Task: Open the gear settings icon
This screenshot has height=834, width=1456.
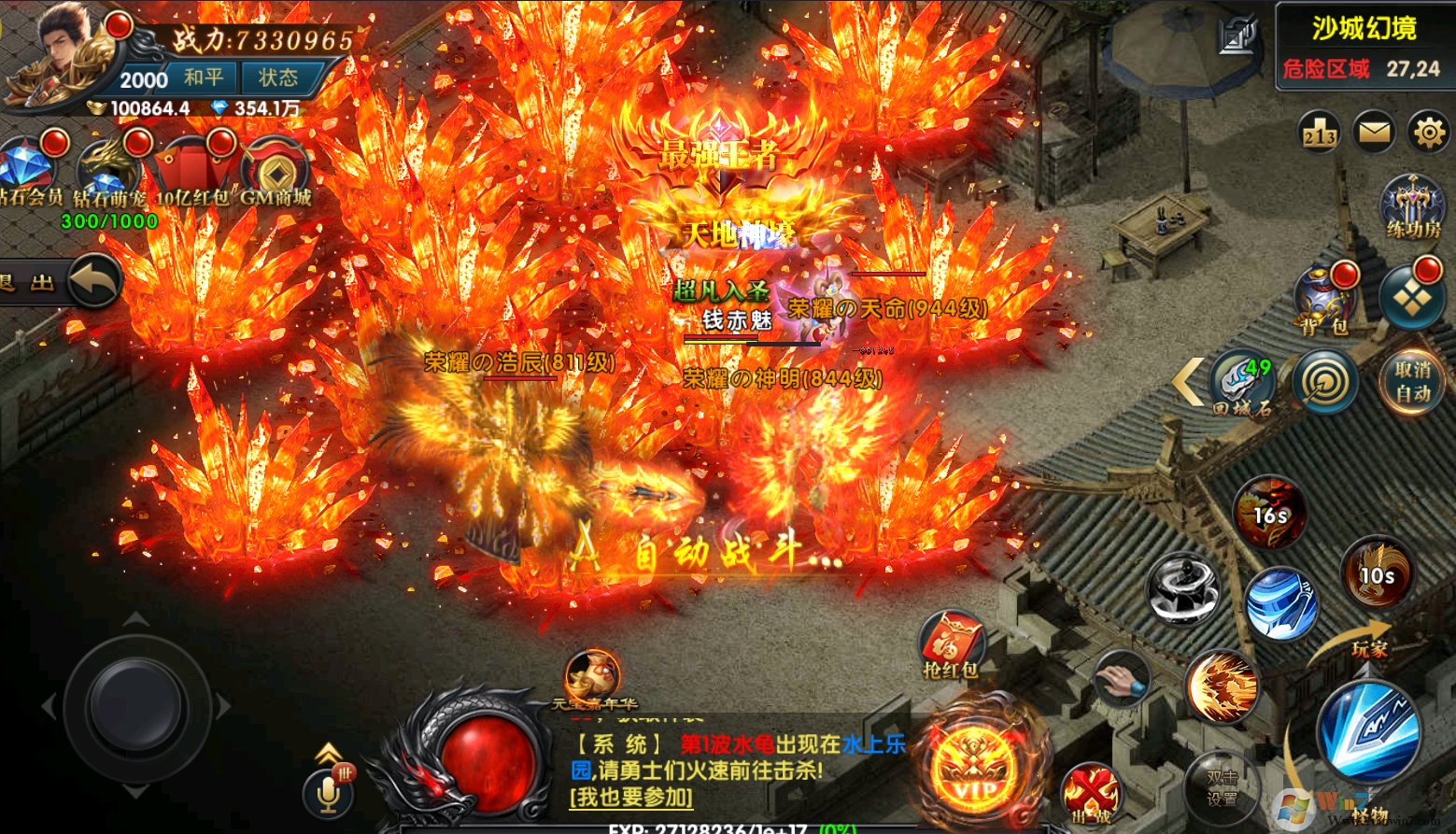Action: pyautogui.click(x=1428, y=133)
